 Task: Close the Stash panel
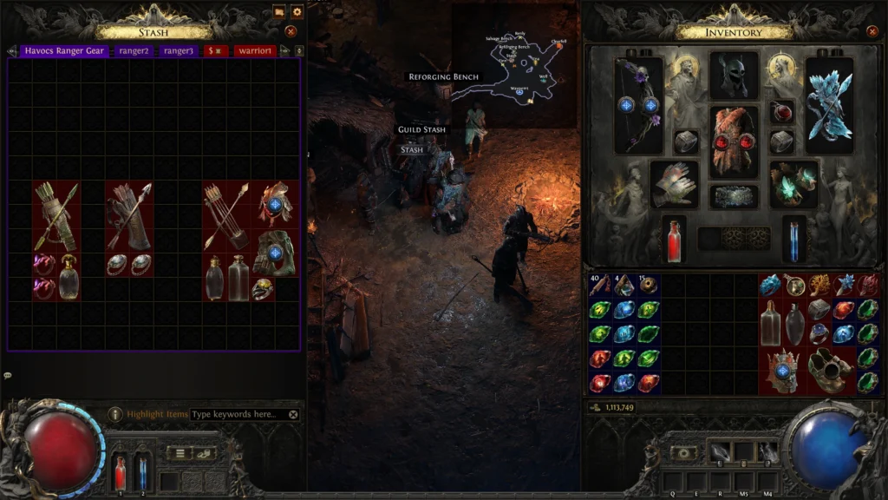291,31
